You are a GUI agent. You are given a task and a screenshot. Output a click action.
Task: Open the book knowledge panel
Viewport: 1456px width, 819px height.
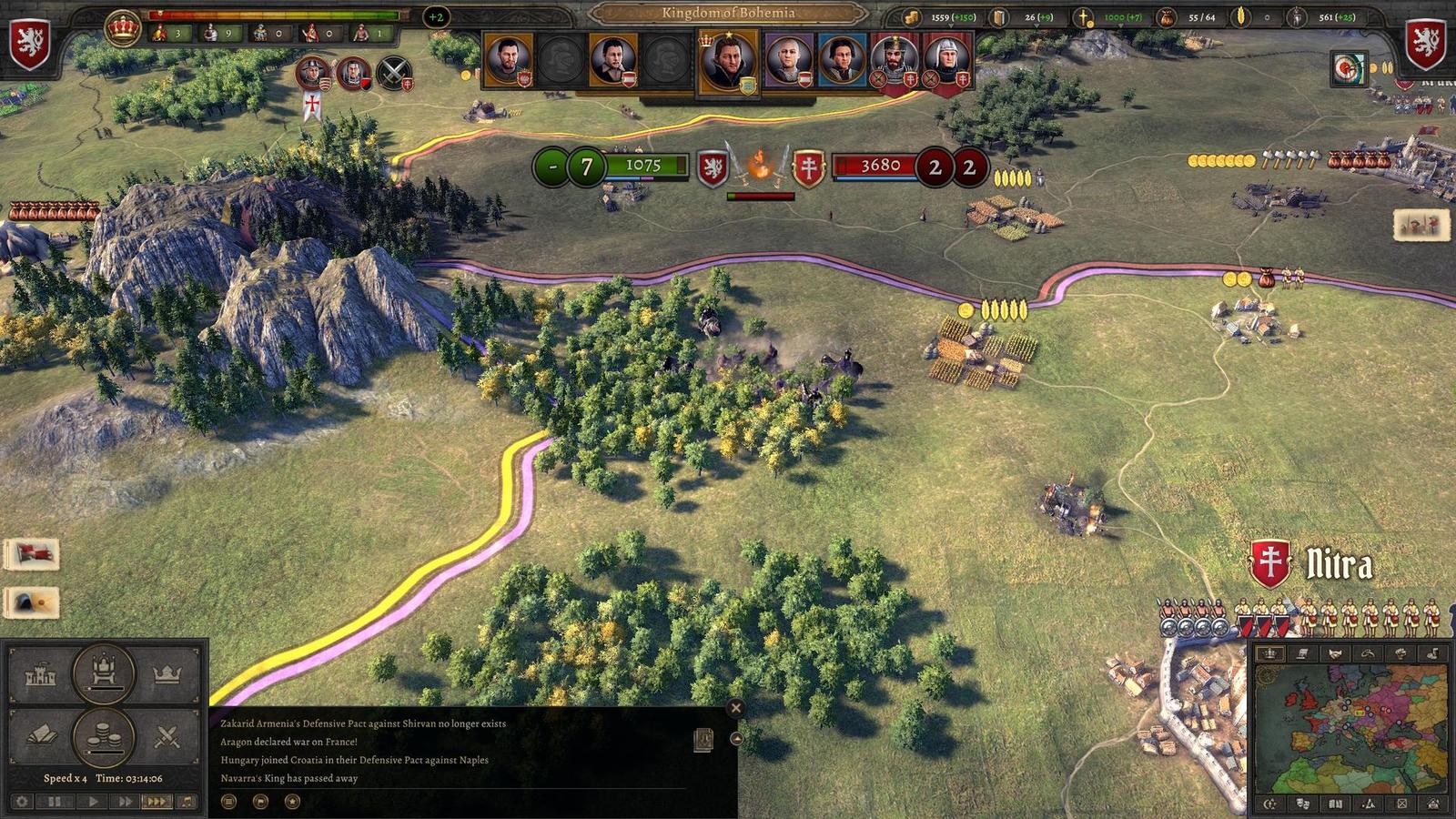pos(40,736)
